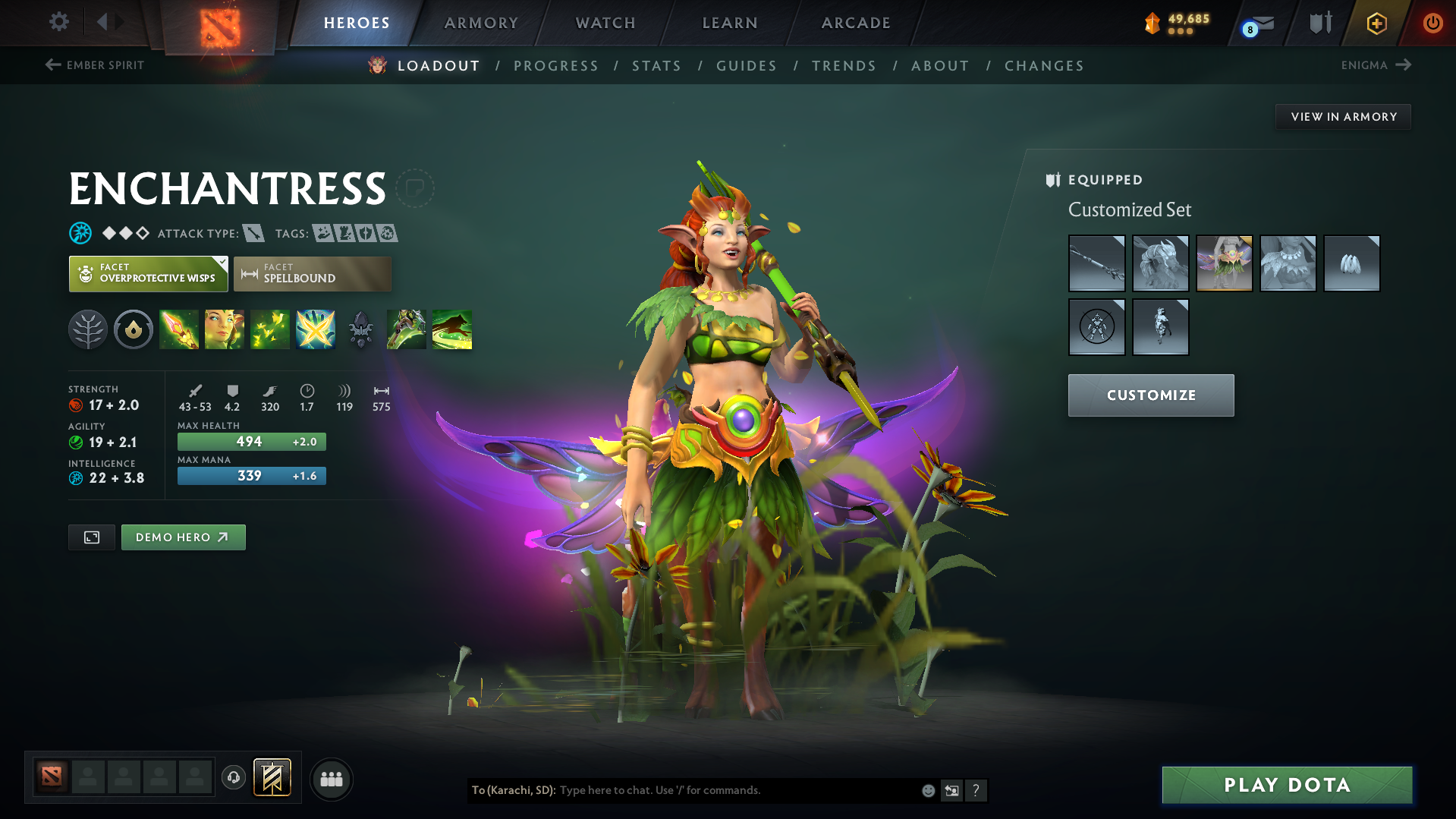Switch to the Spellbound facet
The height and width of the screenshot is (819, 1456).
point(313,273)
